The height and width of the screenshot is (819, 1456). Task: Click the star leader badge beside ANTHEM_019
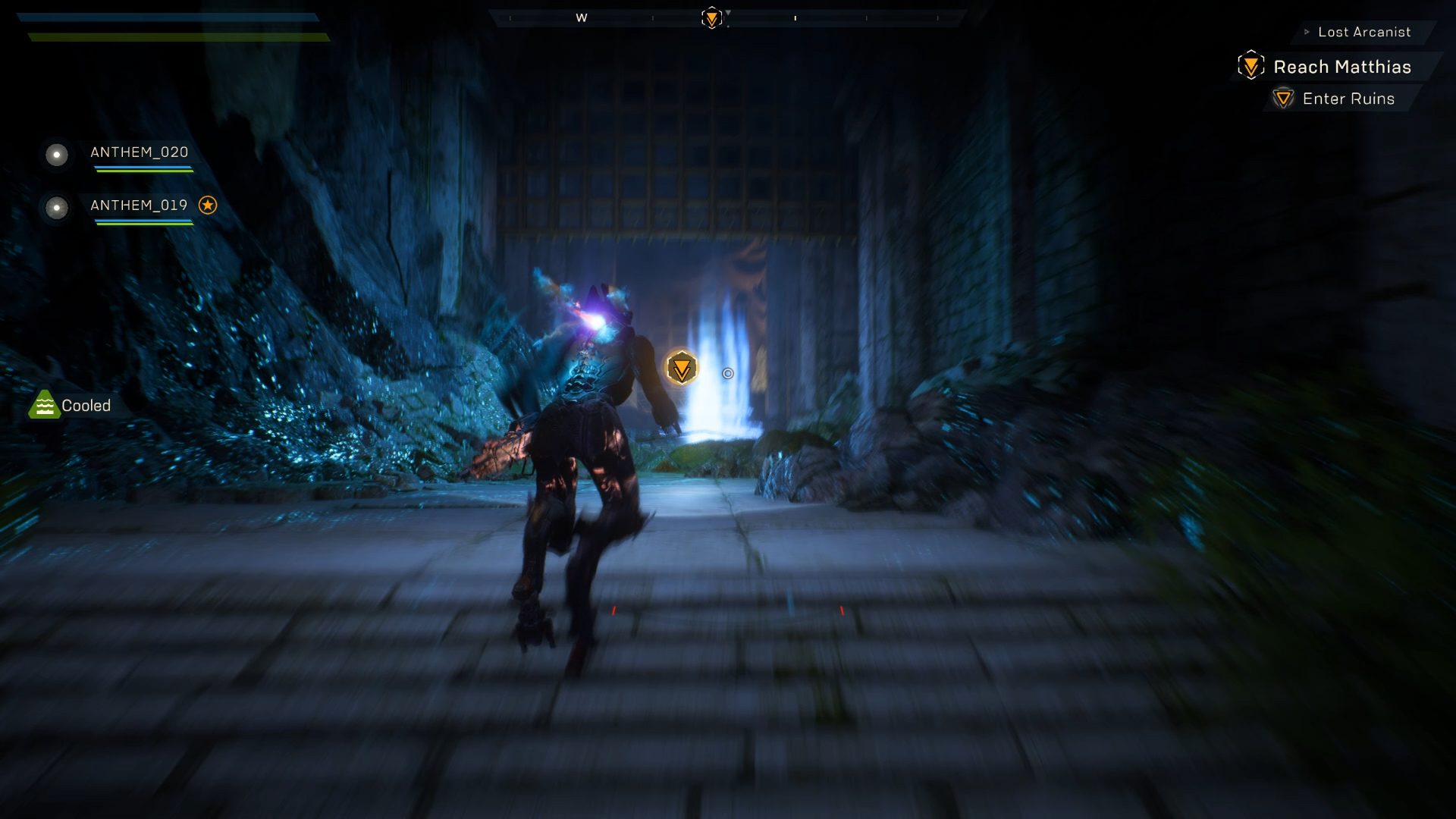click(x=208, y=205)
